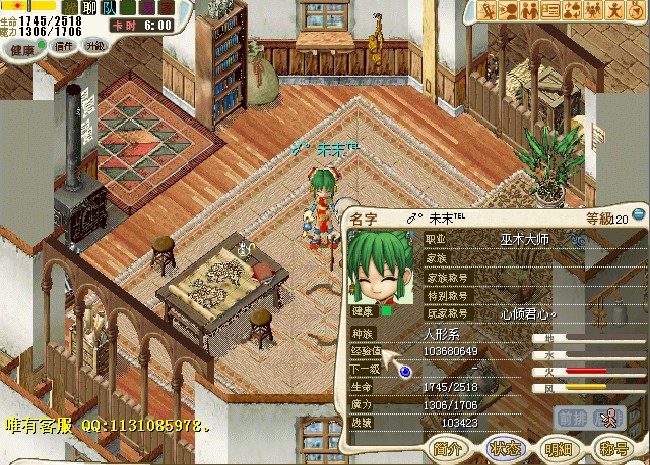Open the compass map icon
650x465 pixels.
634,10
